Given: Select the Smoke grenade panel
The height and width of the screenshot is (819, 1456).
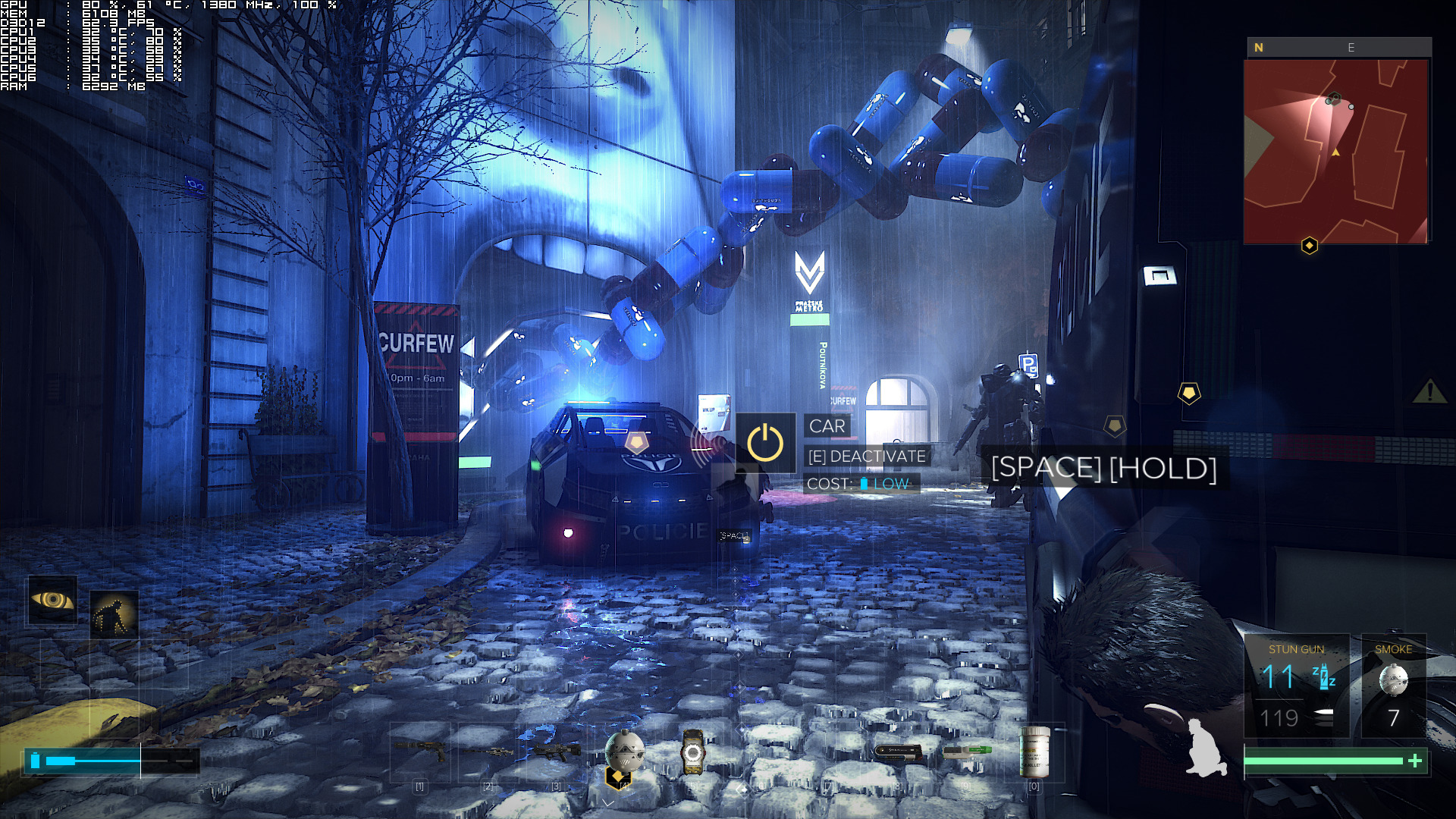Looking at the screenshot, I should (1394, 686).
